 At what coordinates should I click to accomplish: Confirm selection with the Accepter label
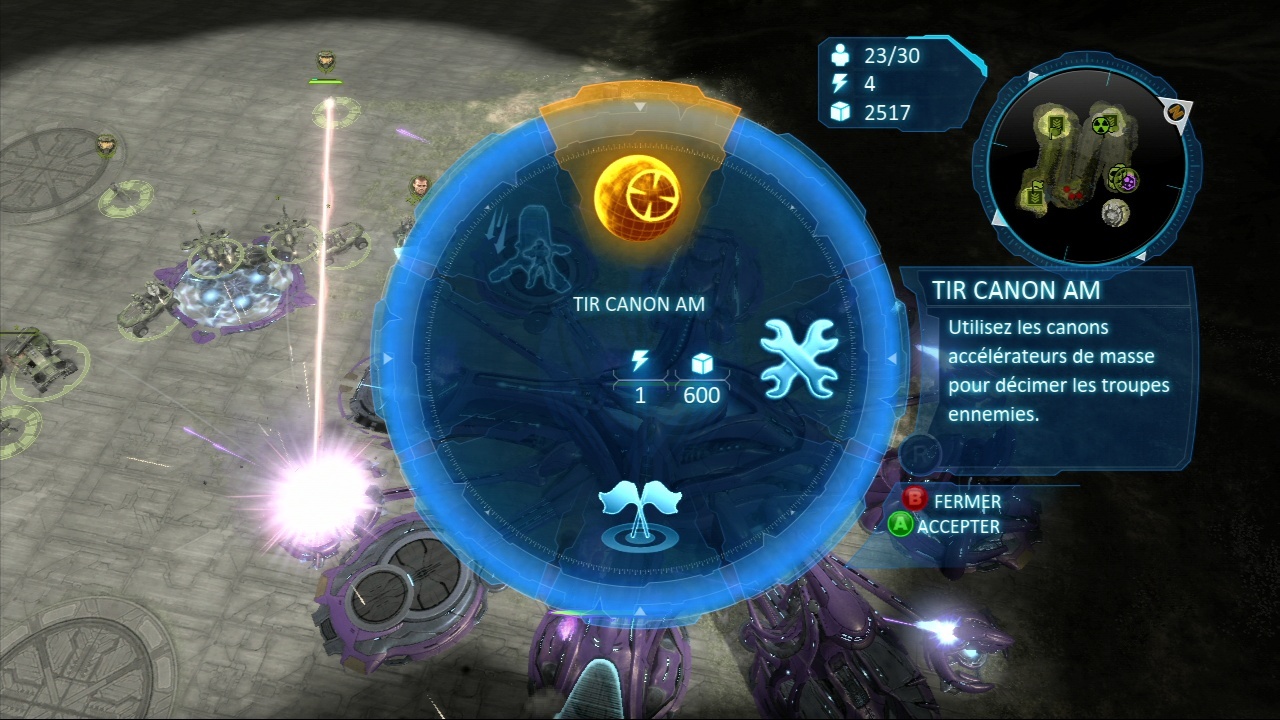point(958,525)
